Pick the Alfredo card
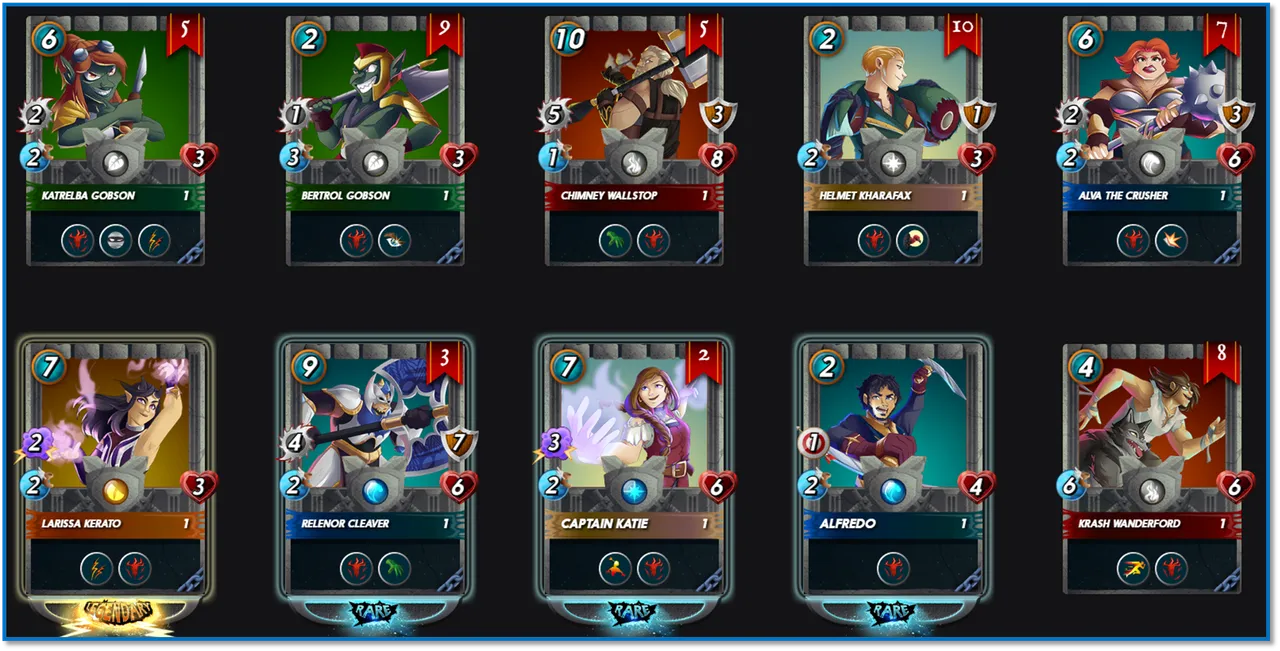This screenshot has height=651, width=1280. (893, 468)
